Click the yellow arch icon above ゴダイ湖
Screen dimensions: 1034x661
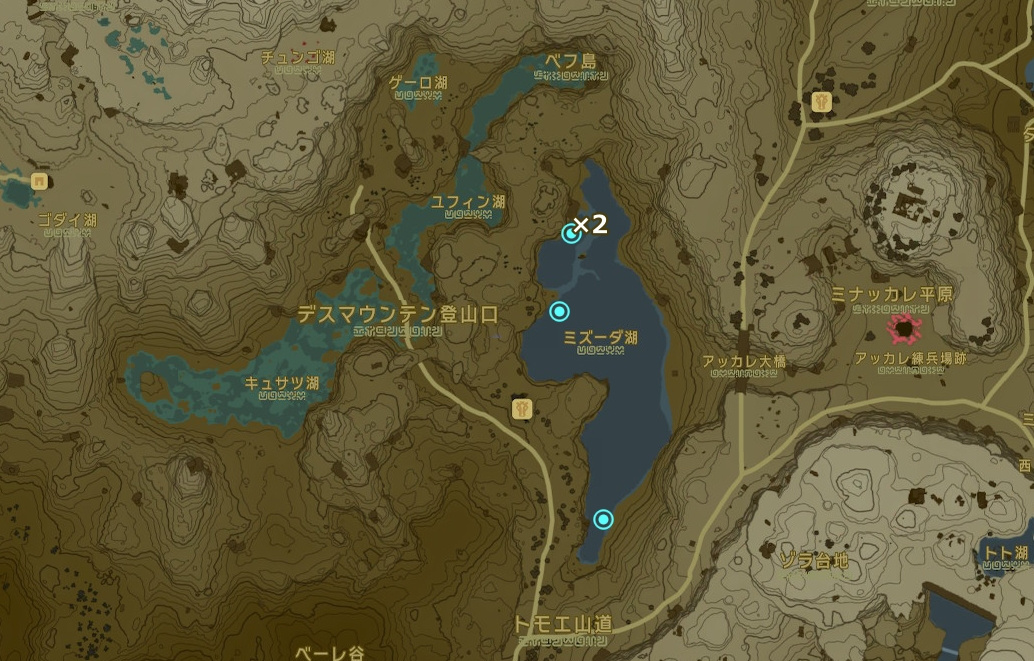pyautogui.click(x=40, y=181)
